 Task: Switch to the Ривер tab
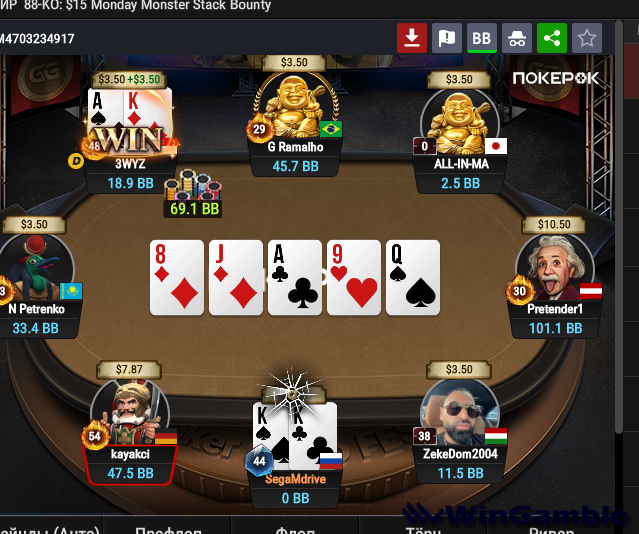click(551, 526)
